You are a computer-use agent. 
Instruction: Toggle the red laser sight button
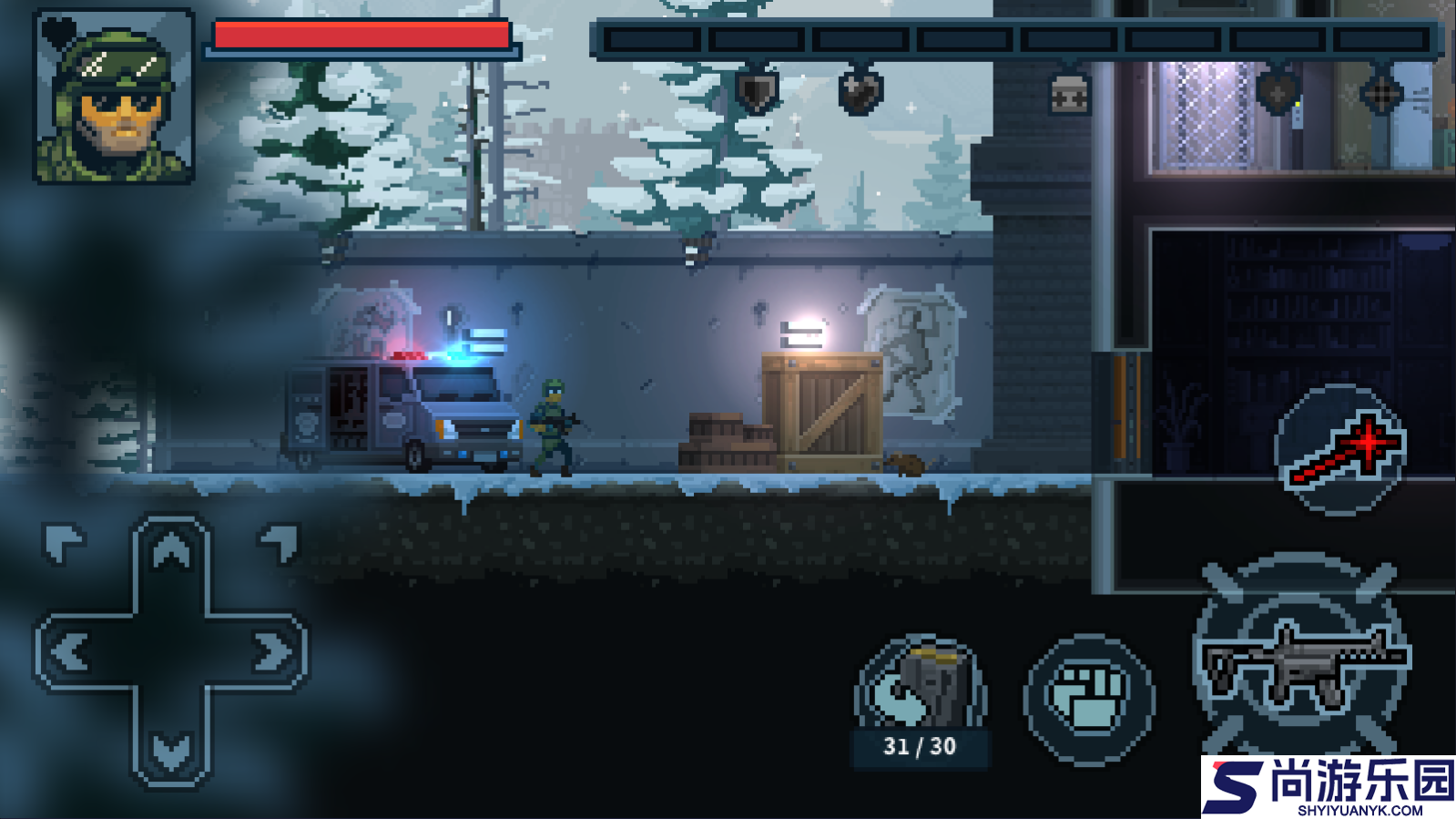pos(1340,449)
